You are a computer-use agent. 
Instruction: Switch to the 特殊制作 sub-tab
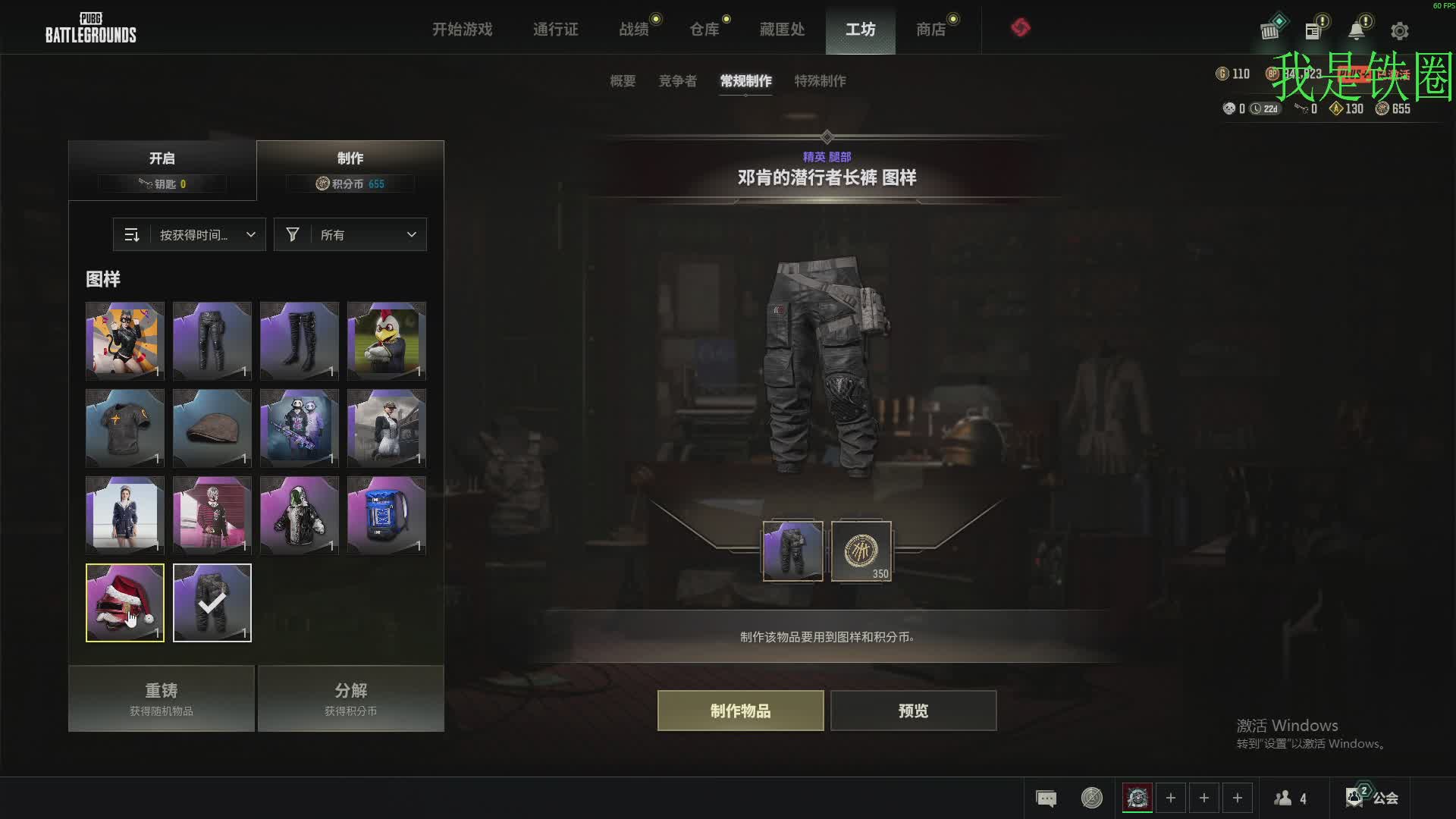tap(820, 81)
